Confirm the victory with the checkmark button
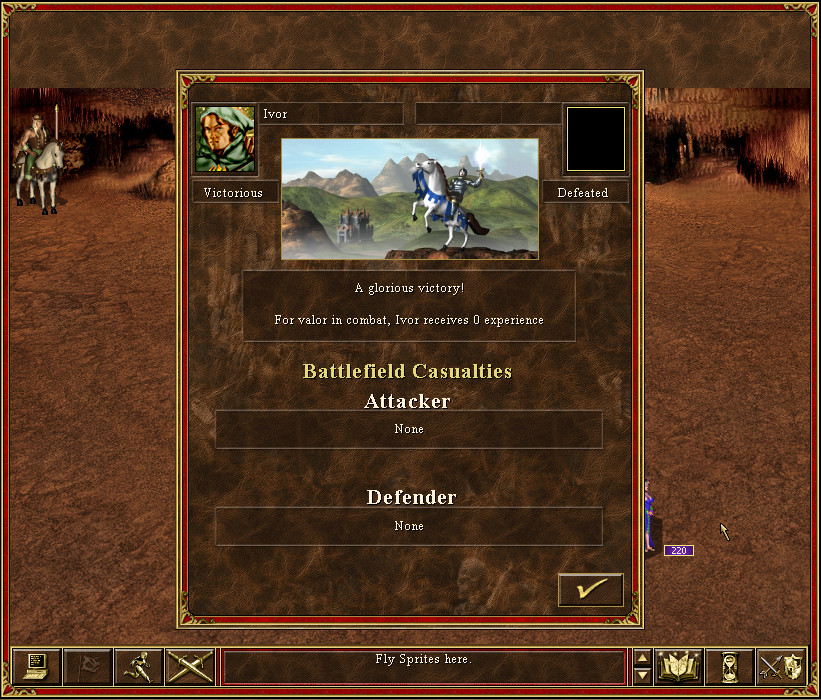The height and width of the screenshot is (700, 821). [x=590, y=590]
